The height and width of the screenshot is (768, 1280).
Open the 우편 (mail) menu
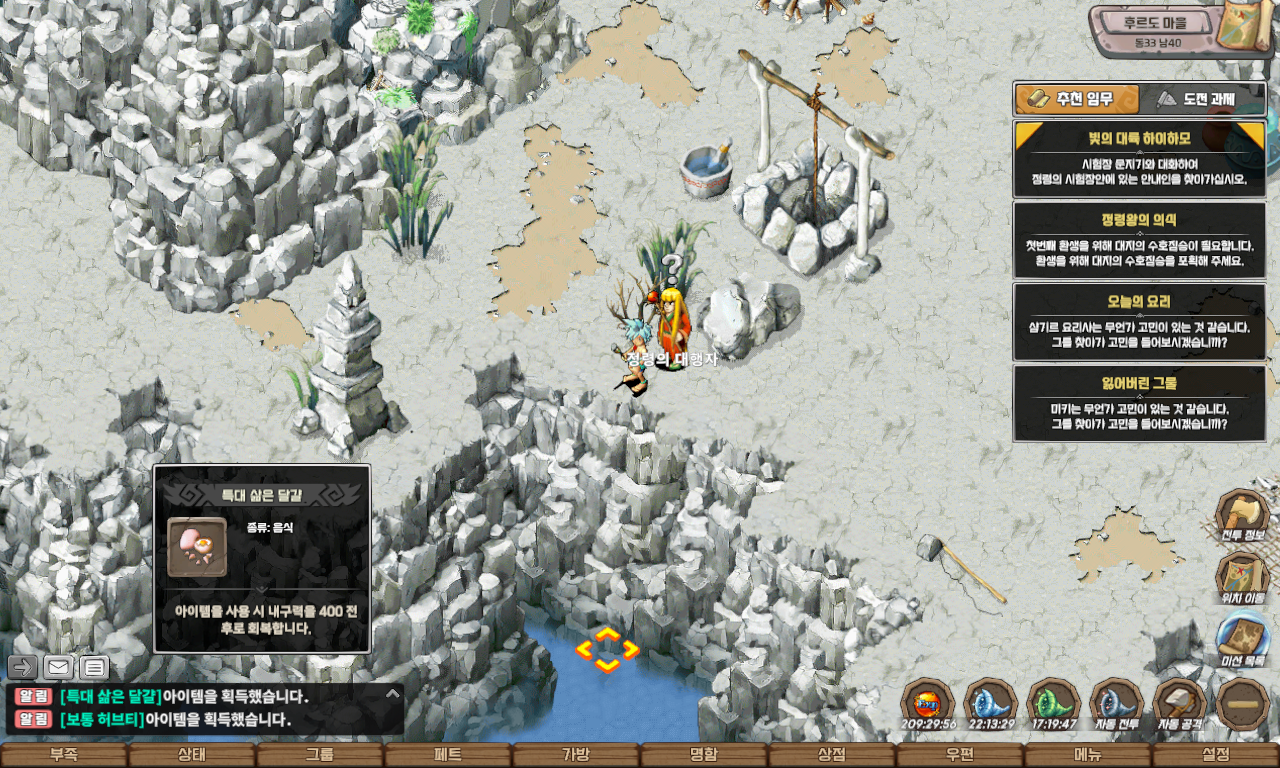pyautogui.click(x=960, y=755)
